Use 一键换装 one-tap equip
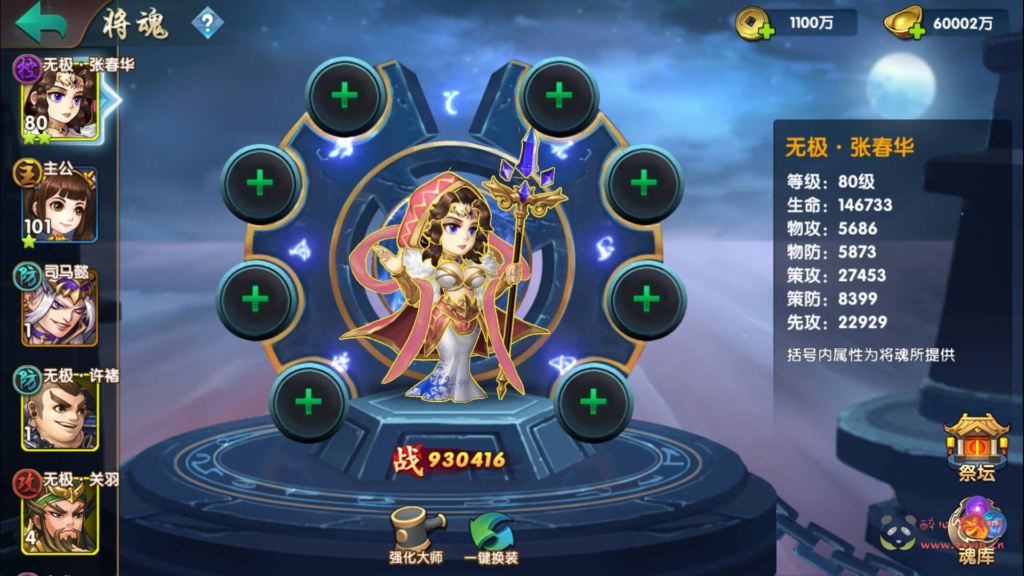The width and height of the screenshot is (1024, 576). tap(491, 535)
